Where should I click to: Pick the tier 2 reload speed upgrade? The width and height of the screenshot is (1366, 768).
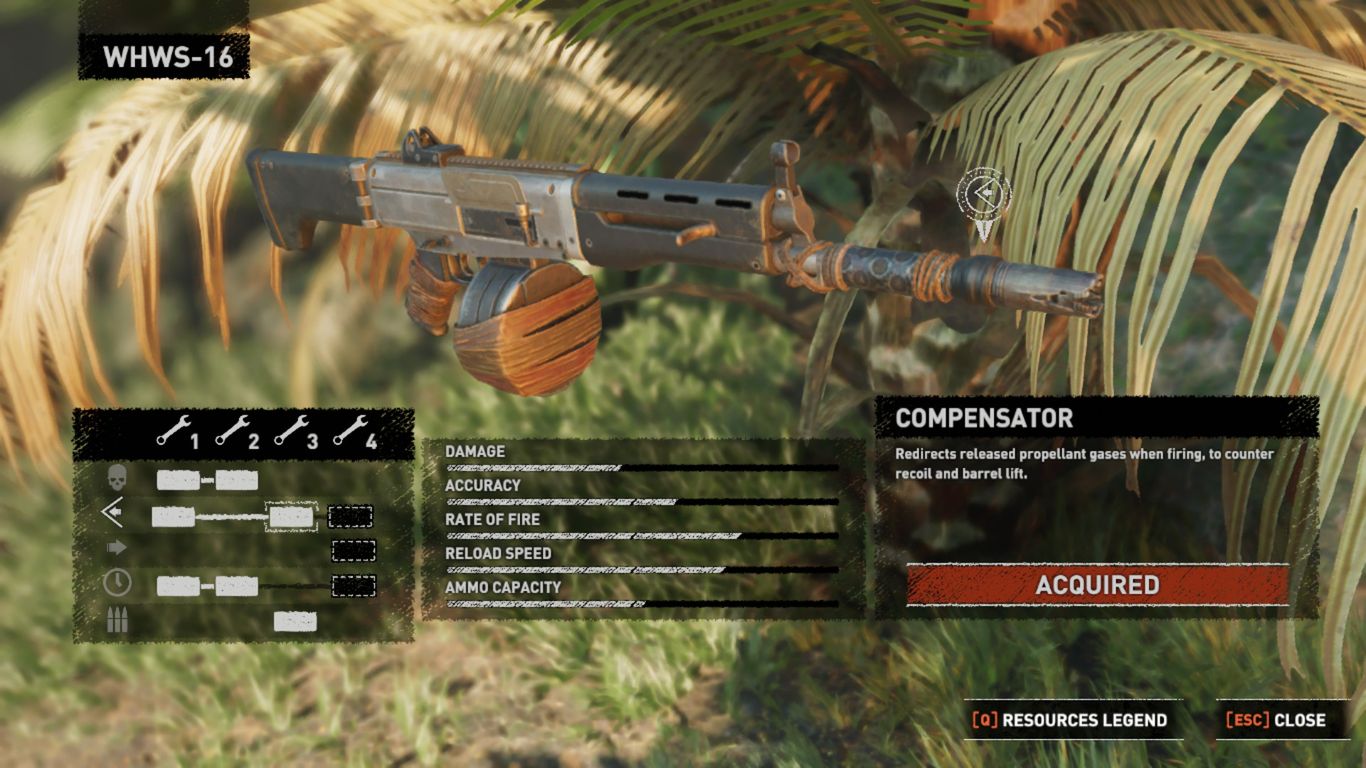[237, 586]
